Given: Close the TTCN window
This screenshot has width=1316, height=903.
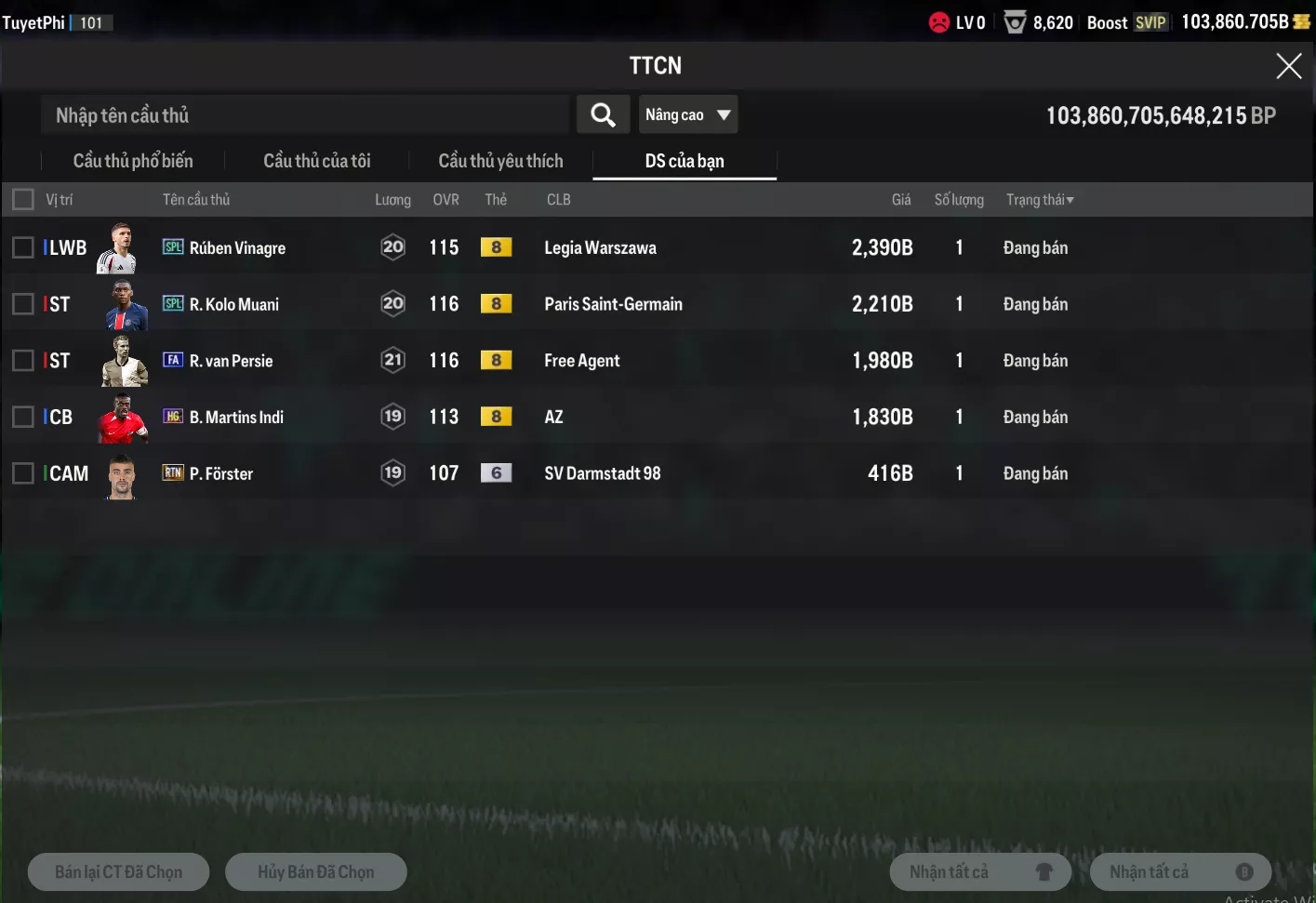Looking at the screenshot, I should pyautogui.click(x=1288, y=66).
